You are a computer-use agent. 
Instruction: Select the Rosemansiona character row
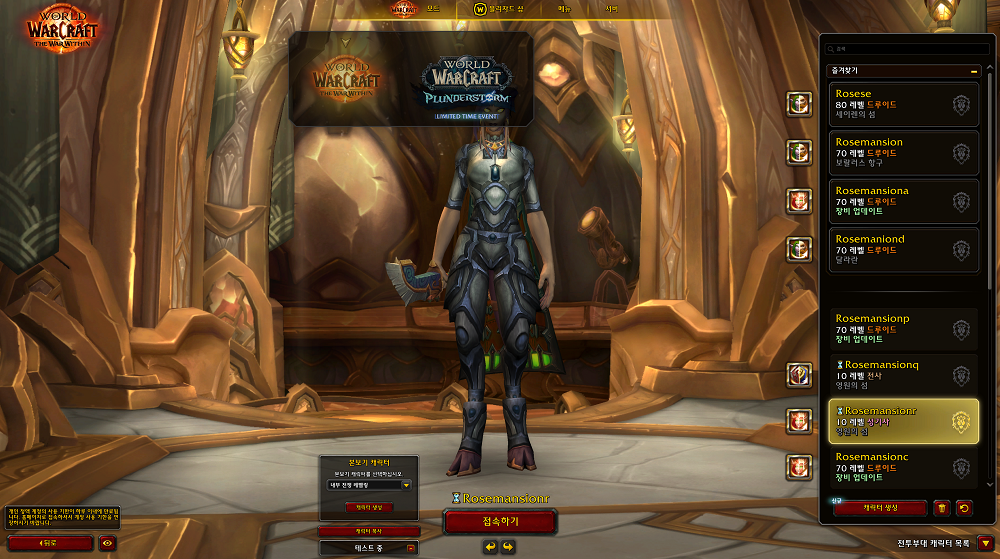904,200
